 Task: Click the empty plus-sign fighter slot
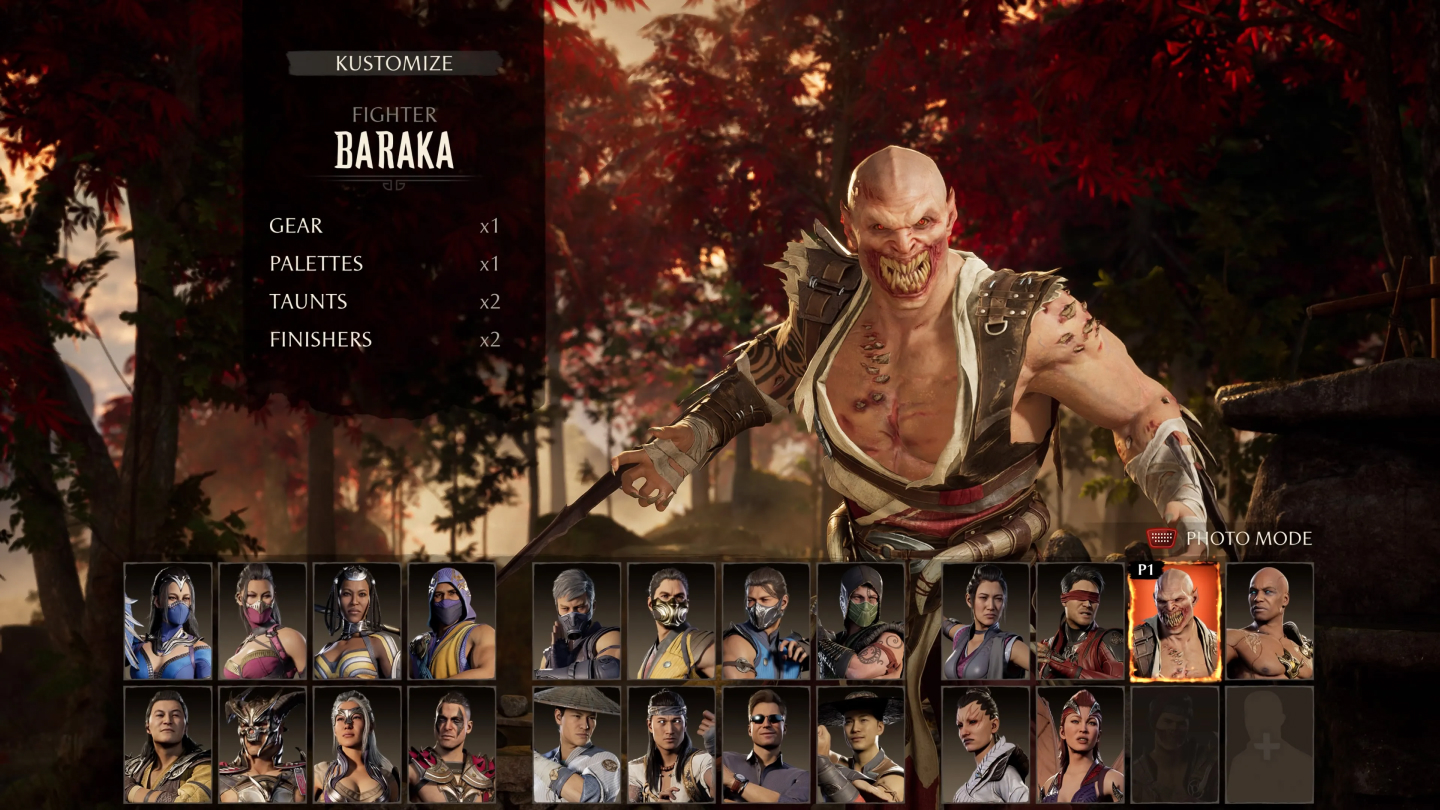(x=1269, y=744)
